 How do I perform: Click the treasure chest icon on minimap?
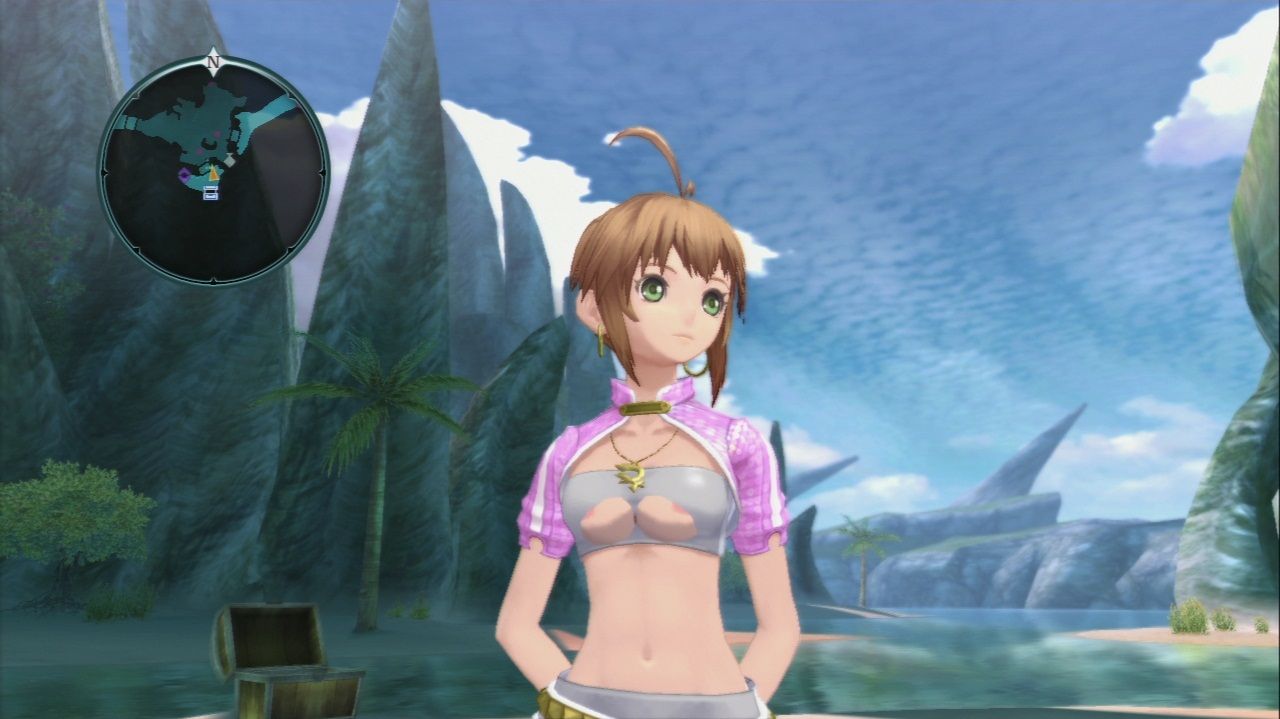click(x=211, y=193)
